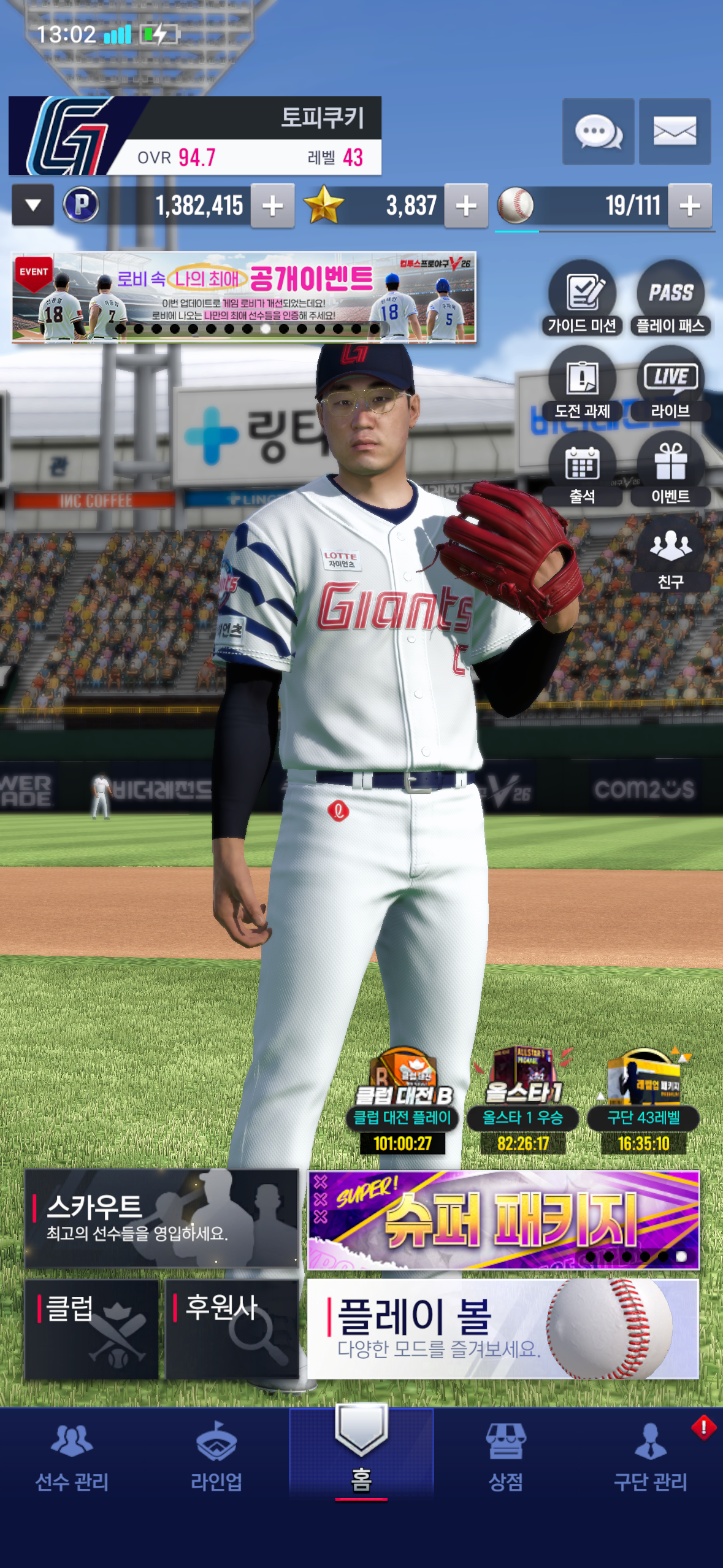Screen dimensions: 723x1568
Task: Open the 클럽 club menu
Action: click(x=91, y=1329)
